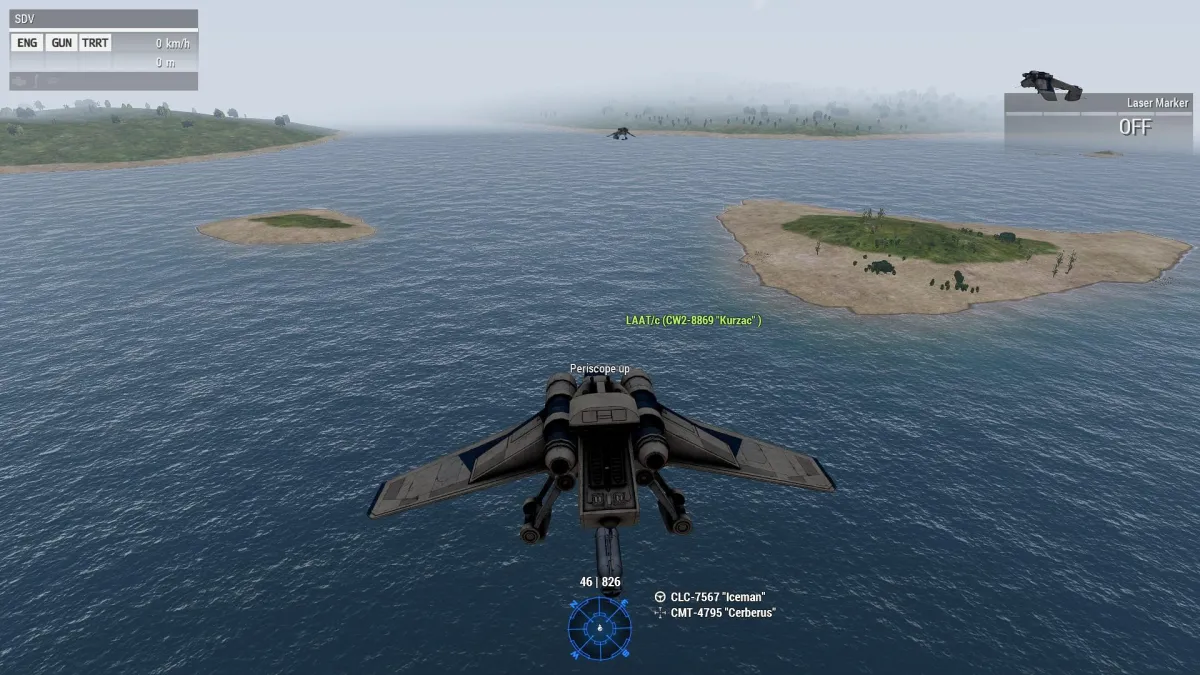Click the GUN status indicator
Screen dimensions: 1200x675
(x=61, y=43)
